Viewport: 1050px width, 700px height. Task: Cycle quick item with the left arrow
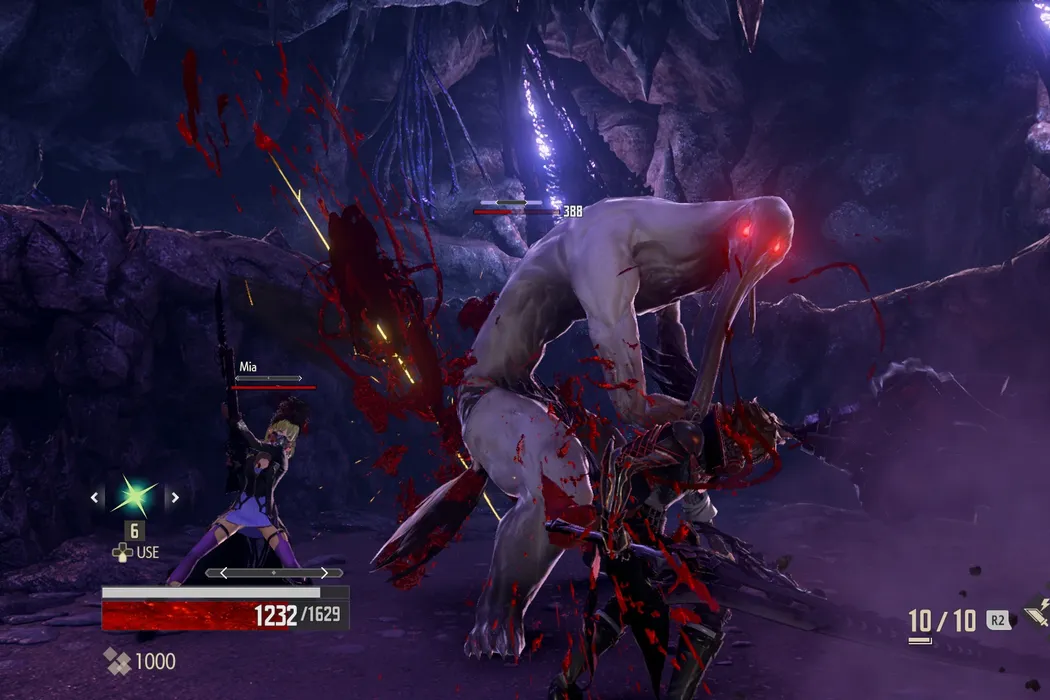click(x=95, y=497)
